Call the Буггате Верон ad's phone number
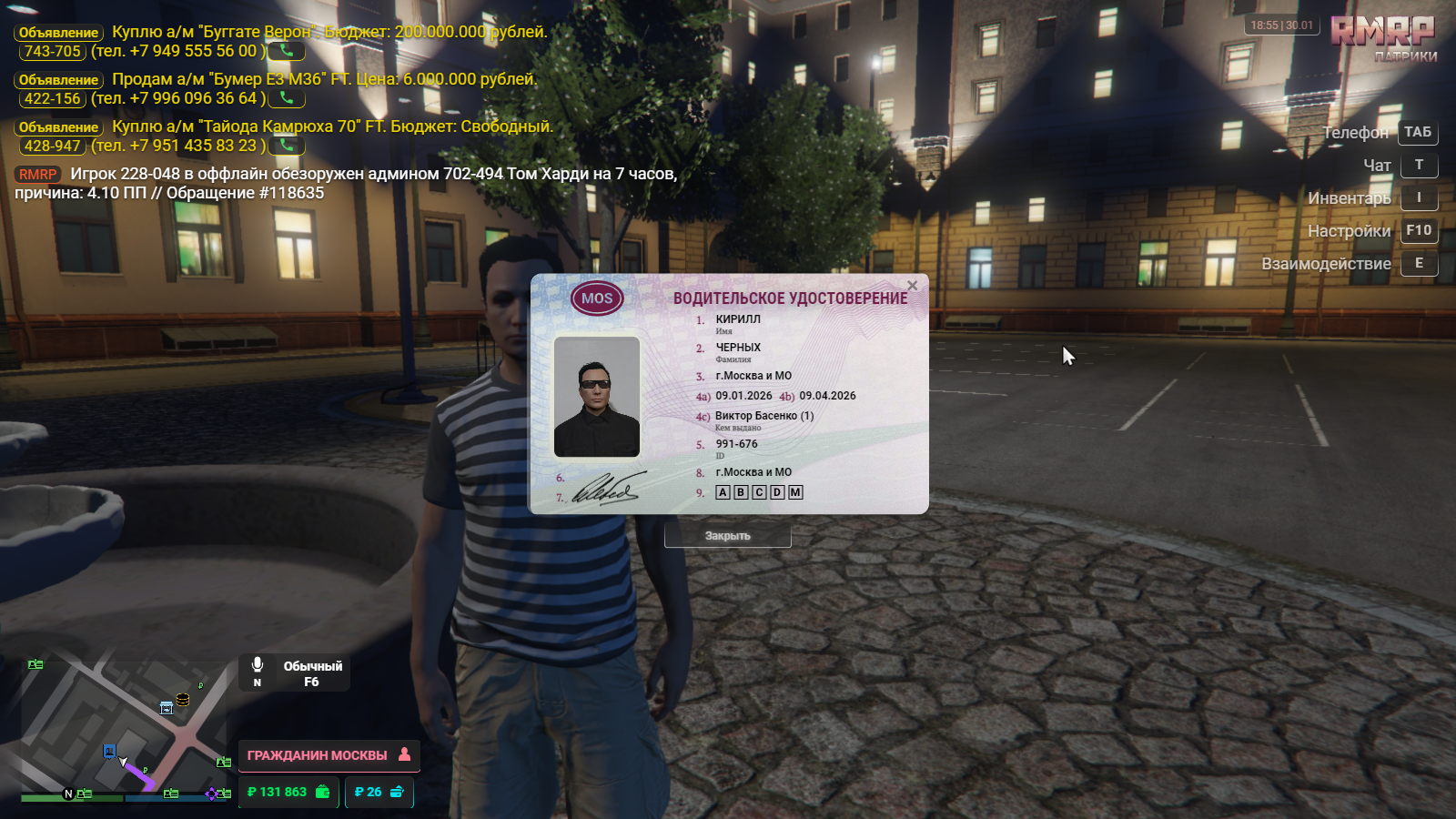Viewport: 1456px width, 819px height. point(287,51)
